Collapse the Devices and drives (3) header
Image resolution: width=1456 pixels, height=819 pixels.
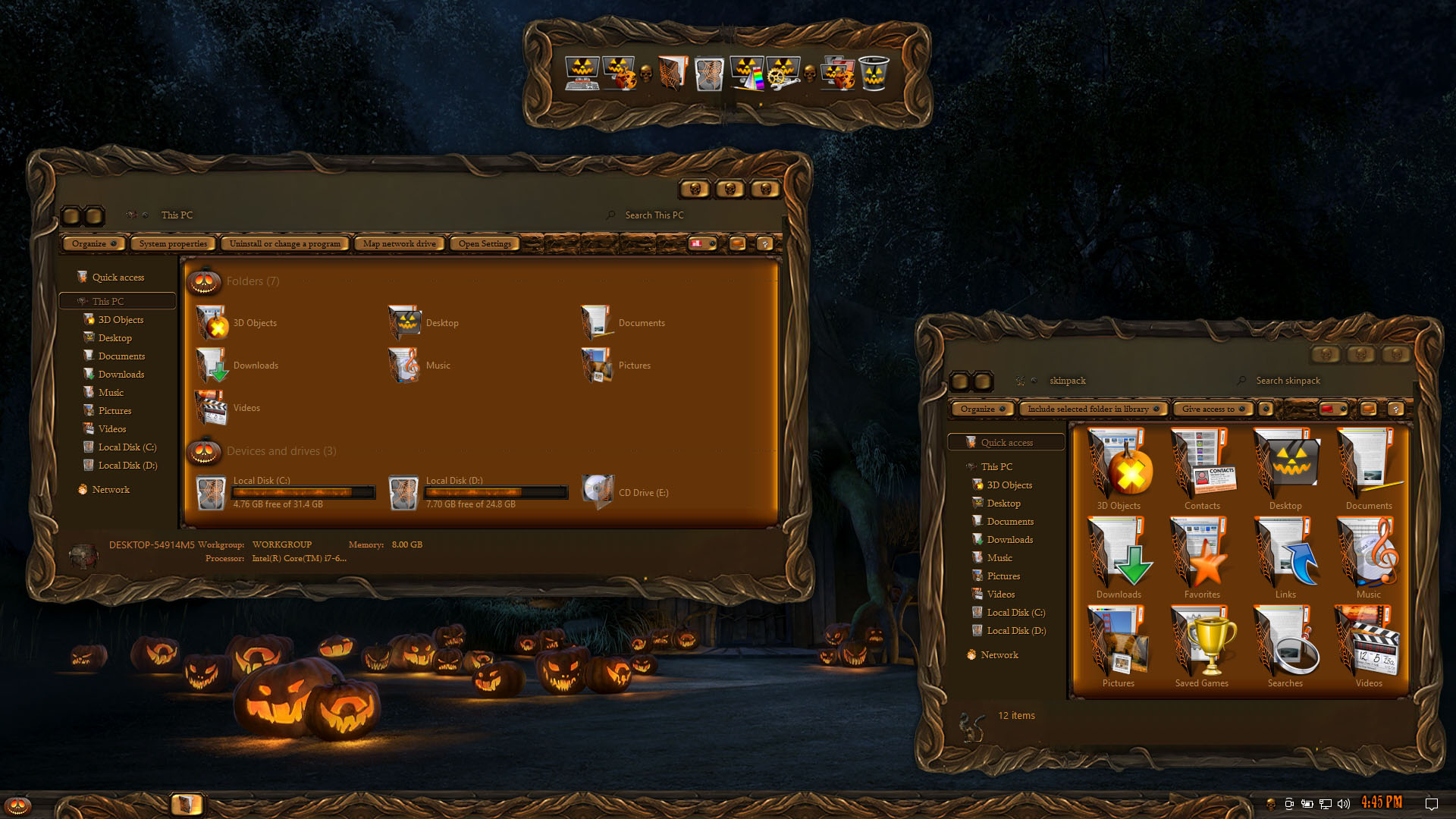[x=281, y=451]
